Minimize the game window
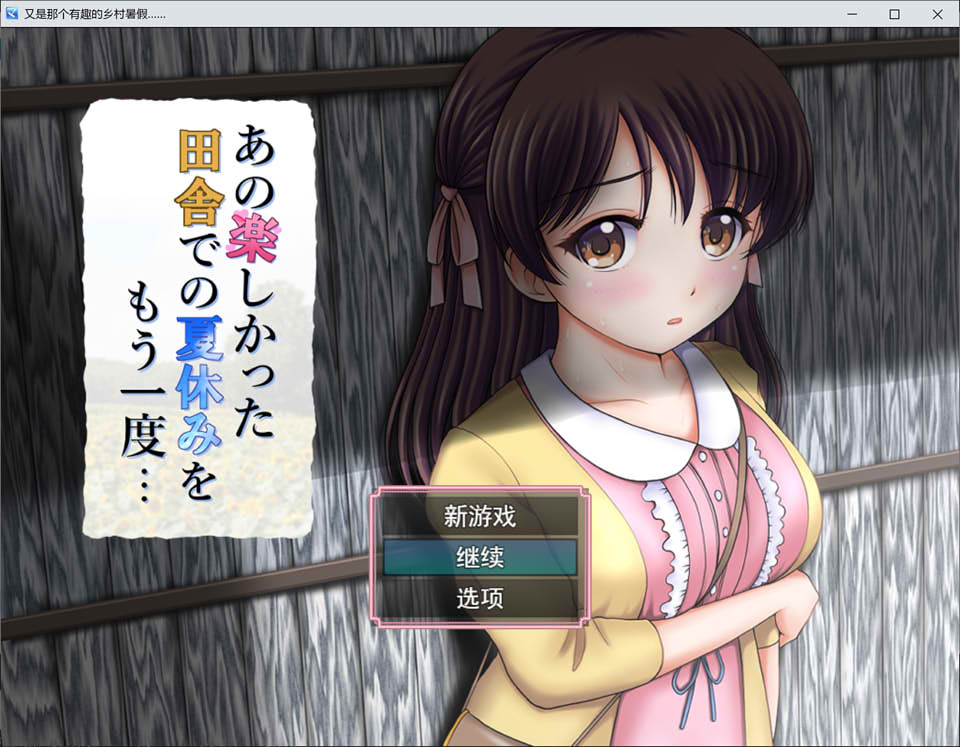This screenshot has height=747, width=960. [x=852, y=14]
